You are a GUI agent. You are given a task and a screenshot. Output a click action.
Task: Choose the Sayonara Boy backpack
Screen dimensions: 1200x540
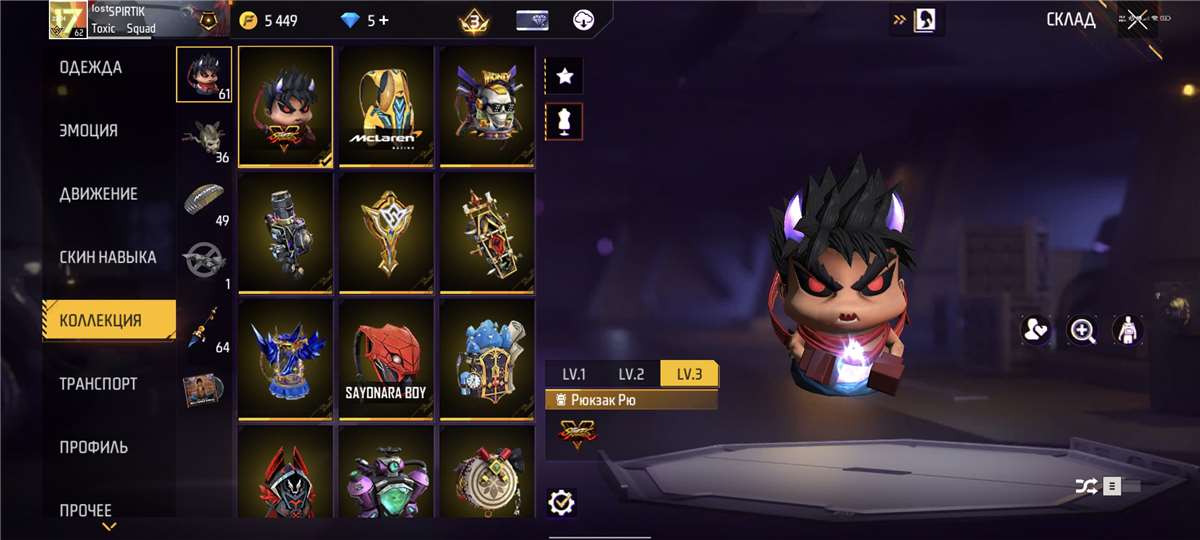386,359
